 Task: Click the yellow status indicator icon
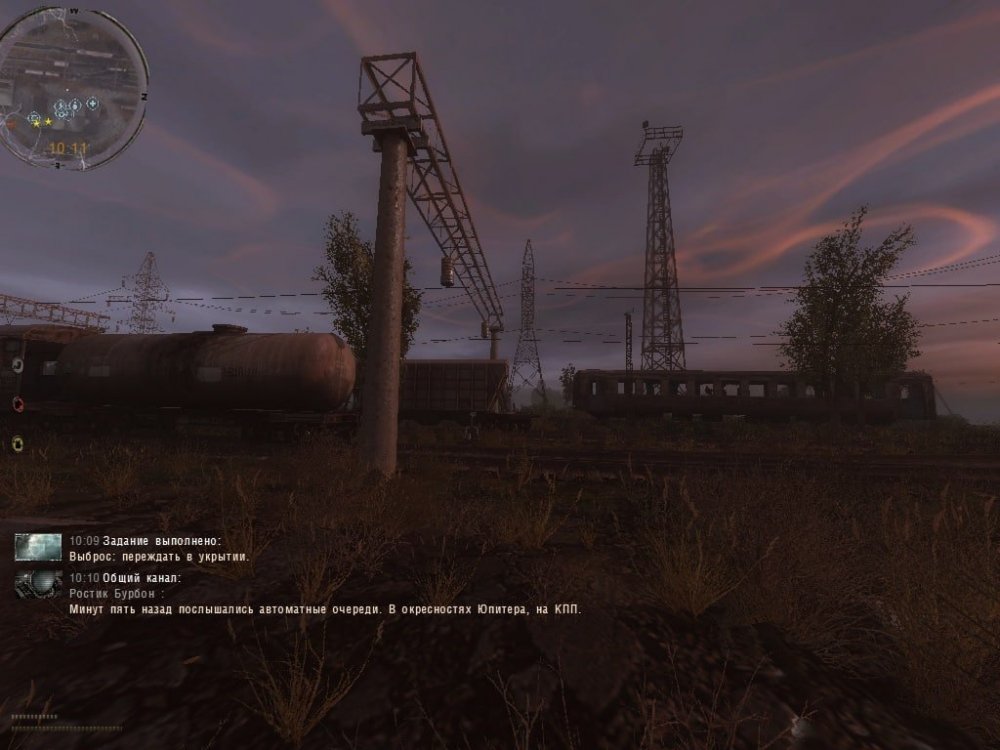17,443
